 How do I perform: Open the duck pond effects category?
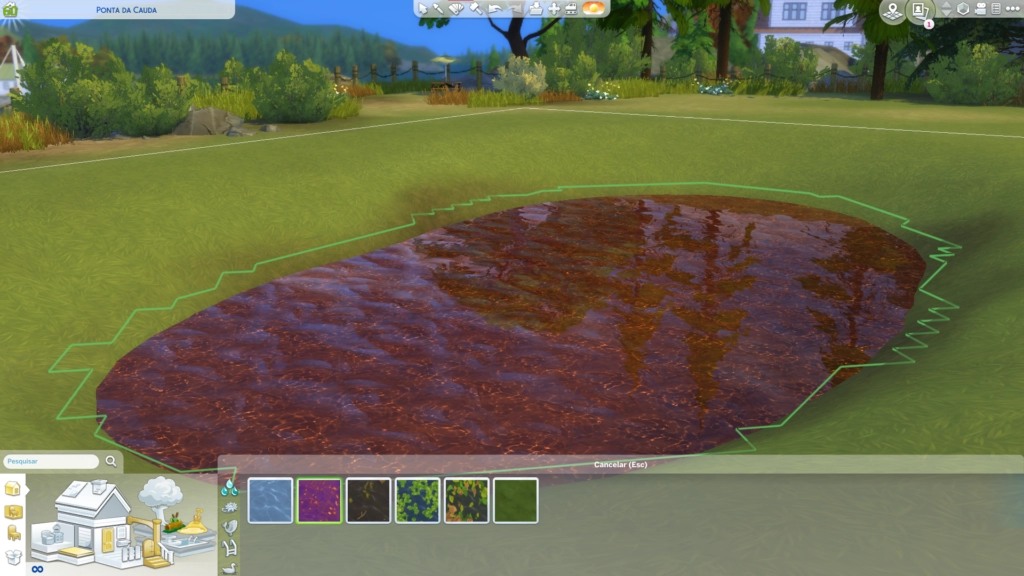tap(230, 568)
